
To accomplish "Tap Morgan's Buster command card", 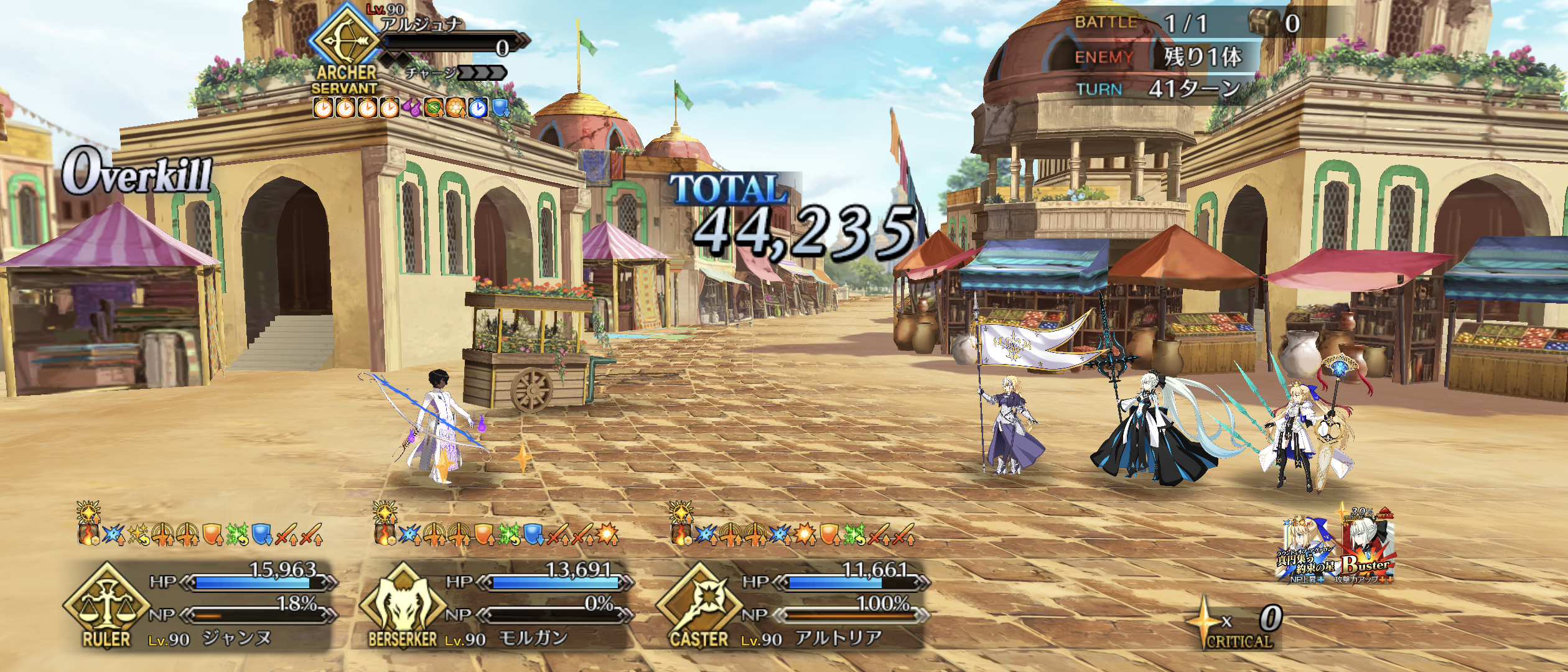I will (x=1368, y=549).
